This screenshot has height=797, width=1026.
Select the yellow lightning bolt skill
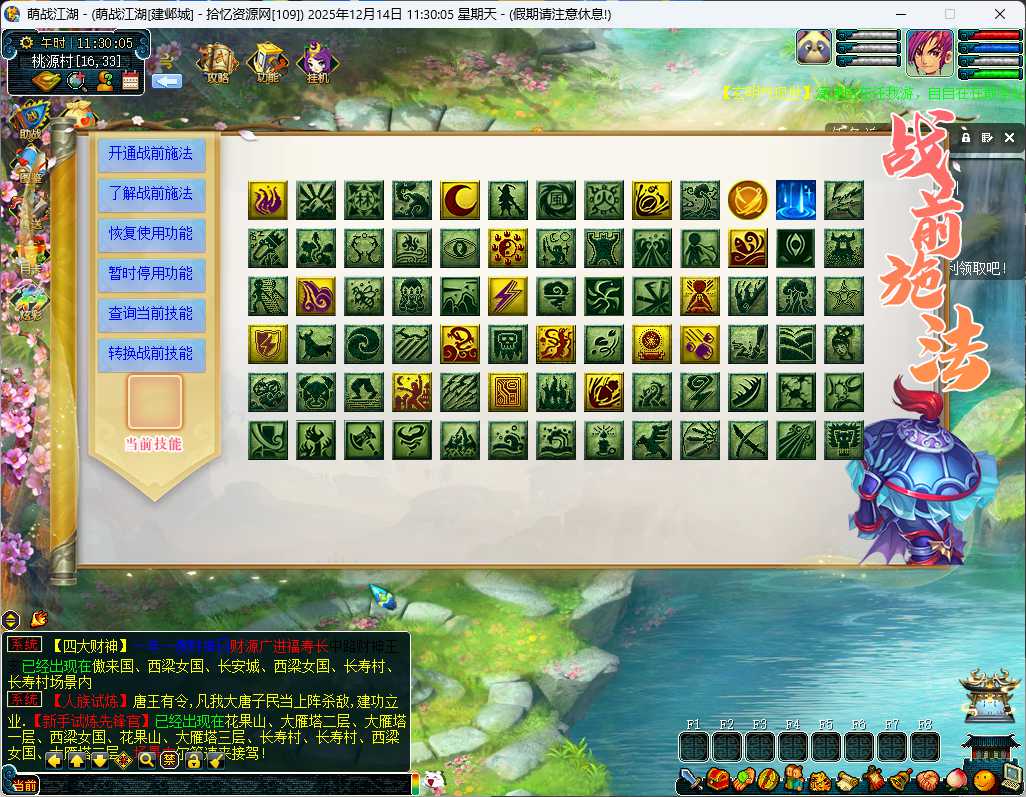point(508,296)
